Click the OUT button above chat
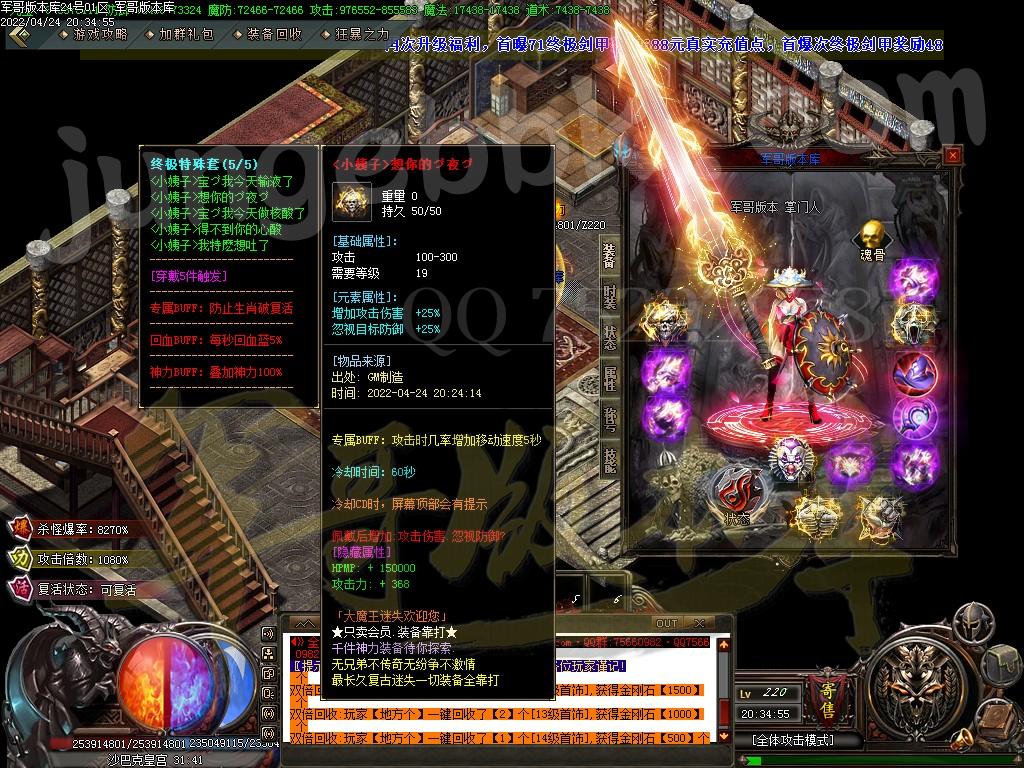The height and width of the screenshot is (768, 1024). pos(666,624)
